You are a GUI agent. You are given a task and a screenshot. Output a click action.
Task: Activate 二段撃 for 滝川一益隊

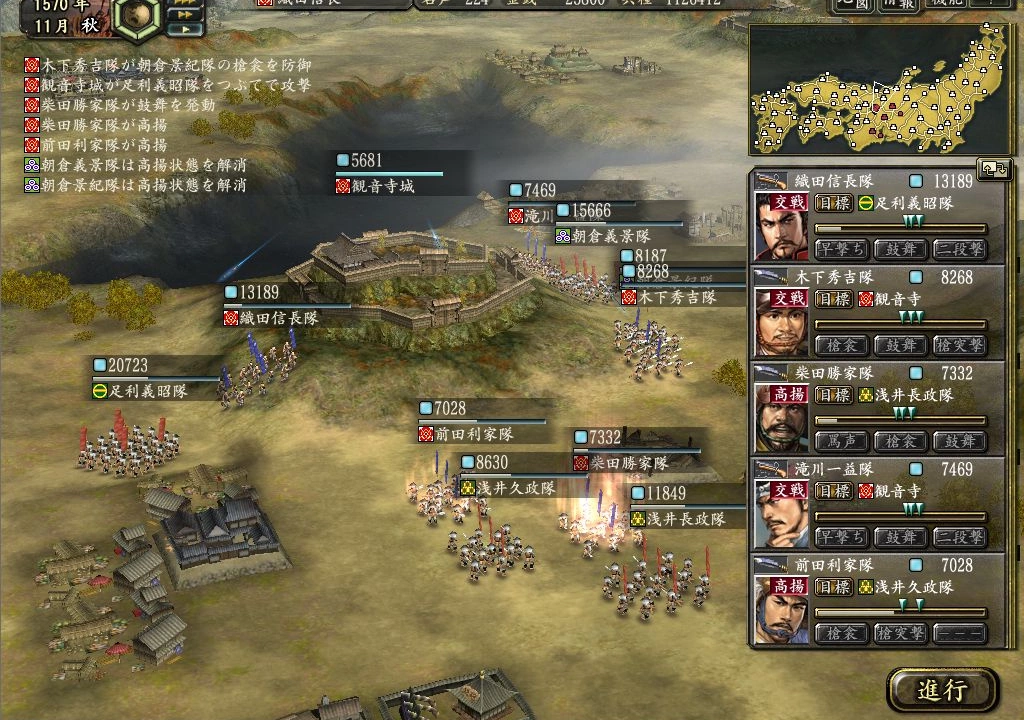(x=959, y=537)
